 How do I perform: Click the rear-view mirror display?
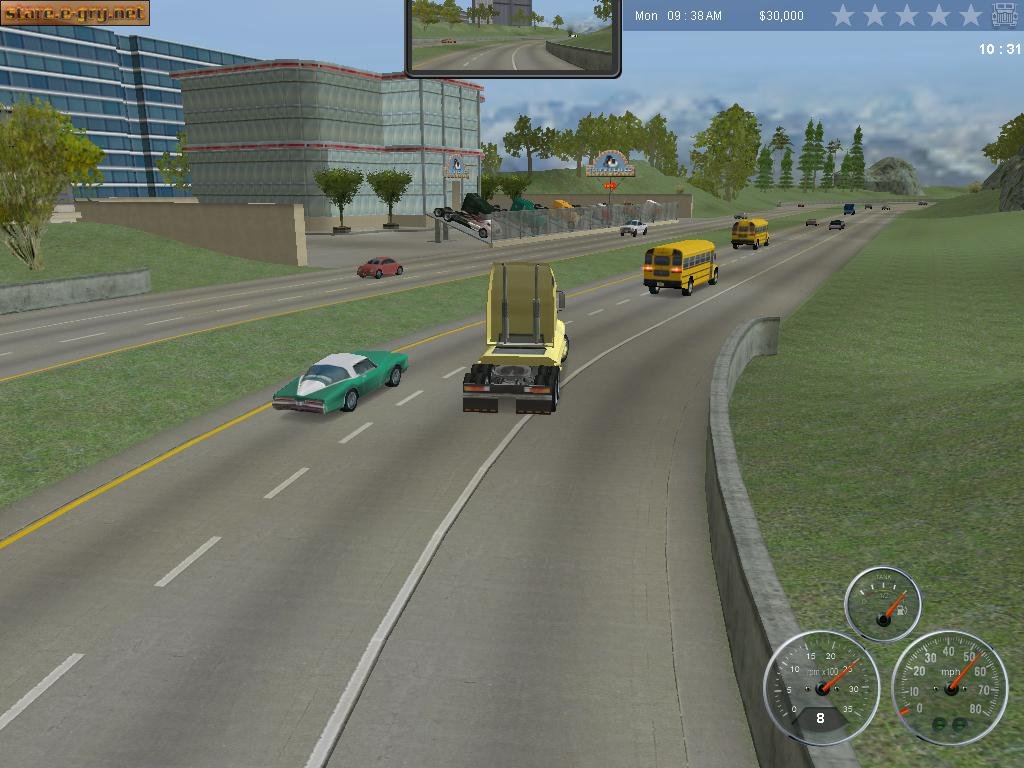[x=513, y=36]
